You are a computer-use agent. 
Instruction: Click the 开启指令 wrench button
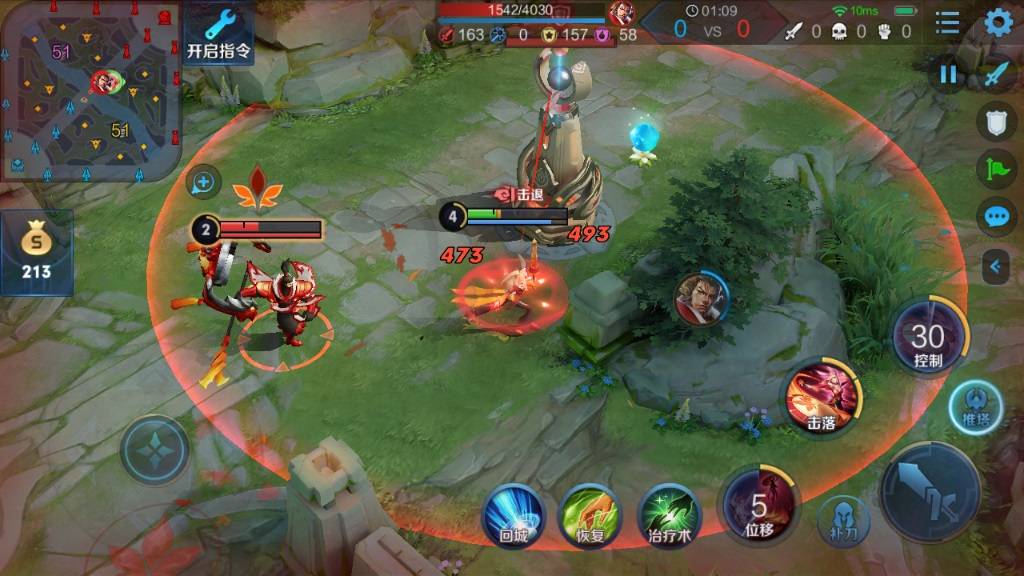219,33
